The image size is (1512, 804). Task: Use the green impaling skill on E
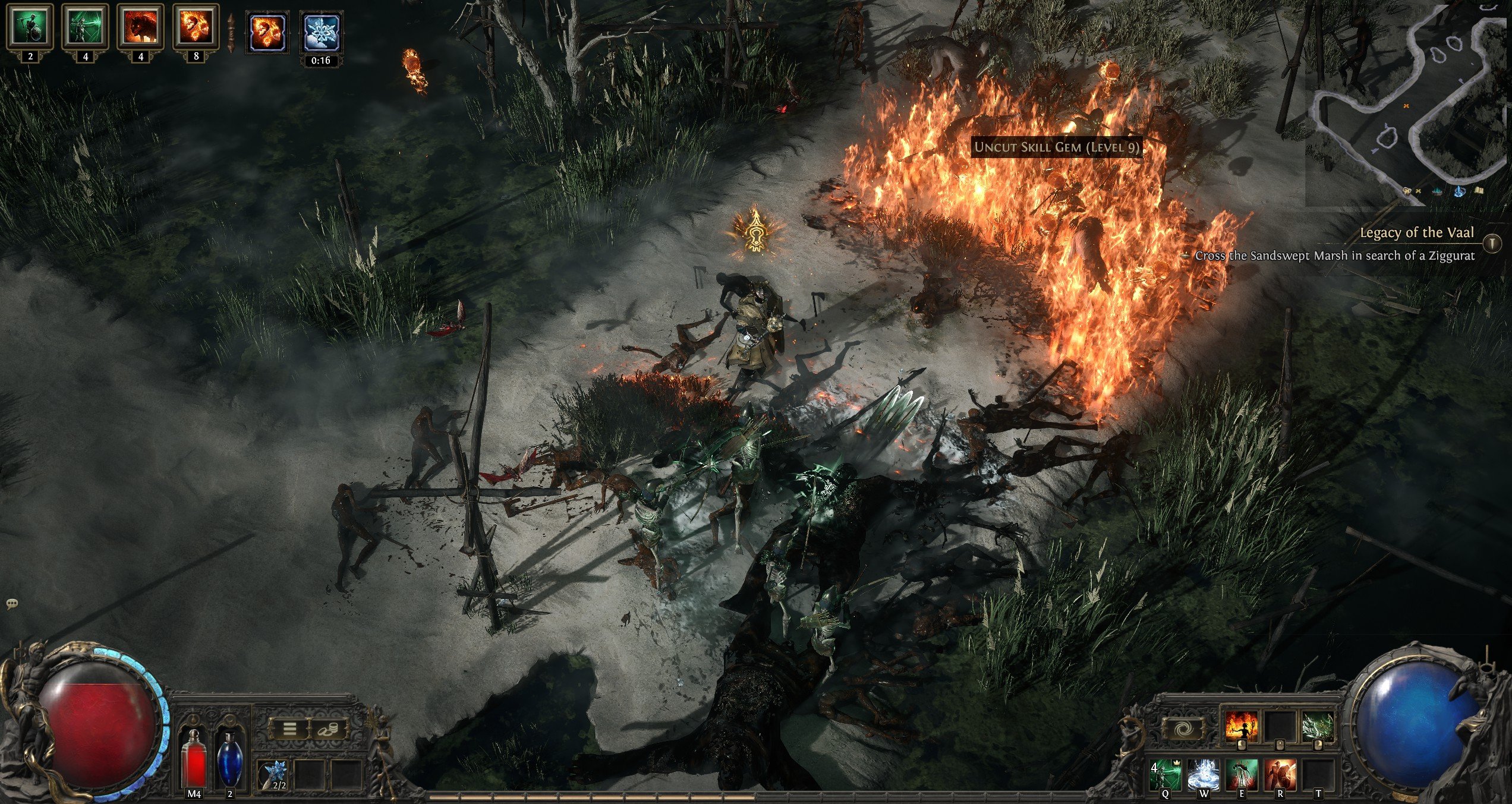1242,774
